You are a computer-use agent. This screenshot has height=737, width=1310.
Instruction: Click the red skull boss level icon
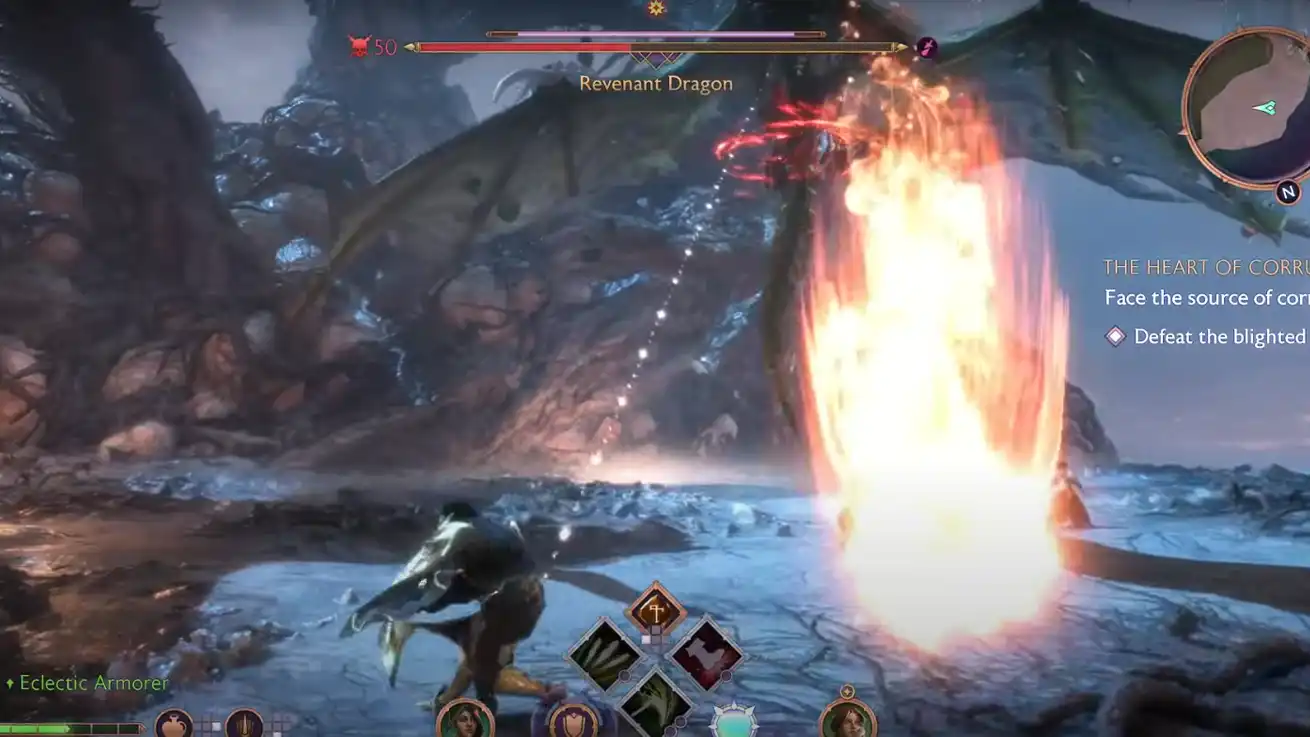[x=359, y=46]
